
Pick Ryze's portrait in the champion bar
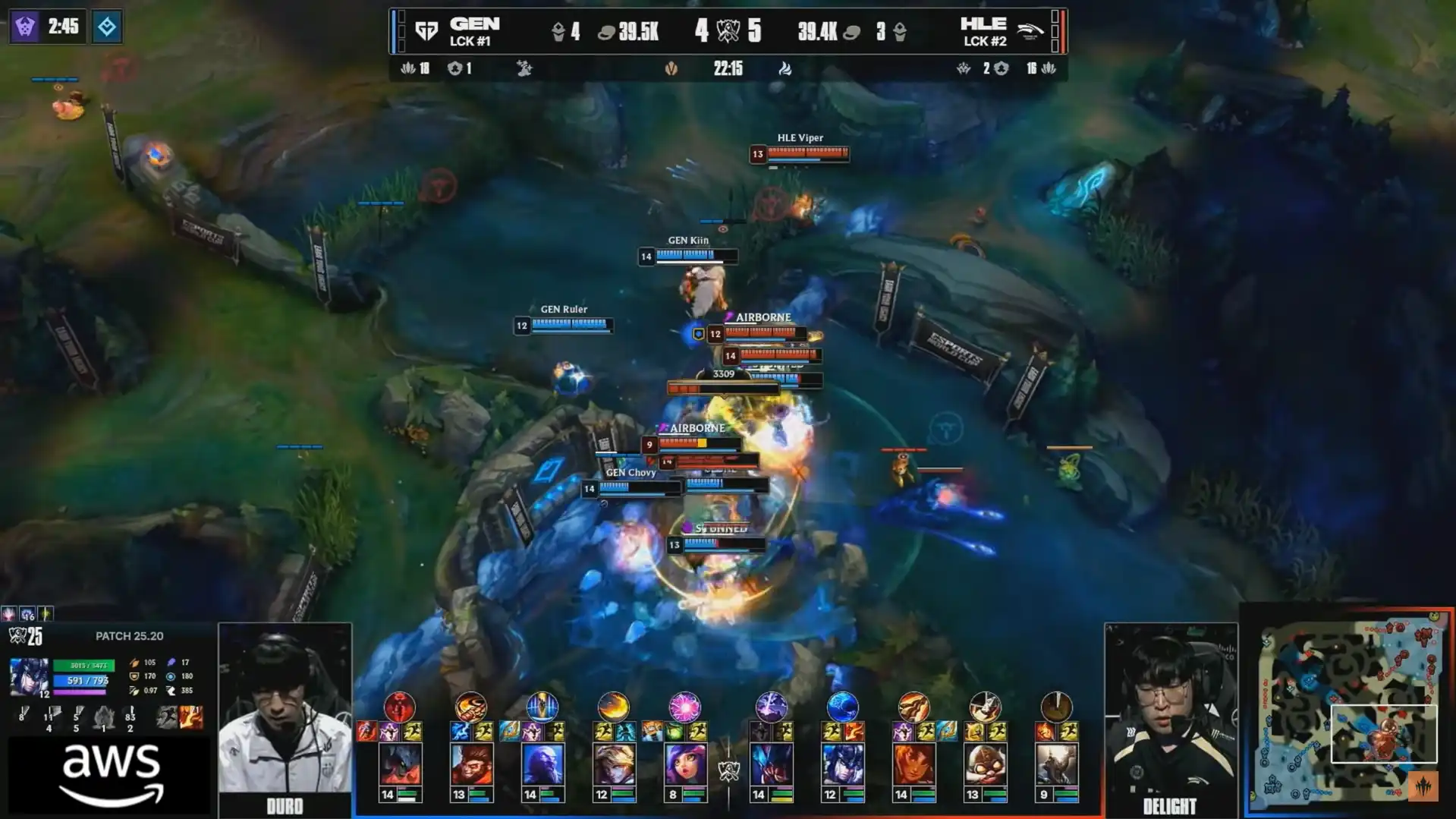pyautogui.click(x=542, y=764)
